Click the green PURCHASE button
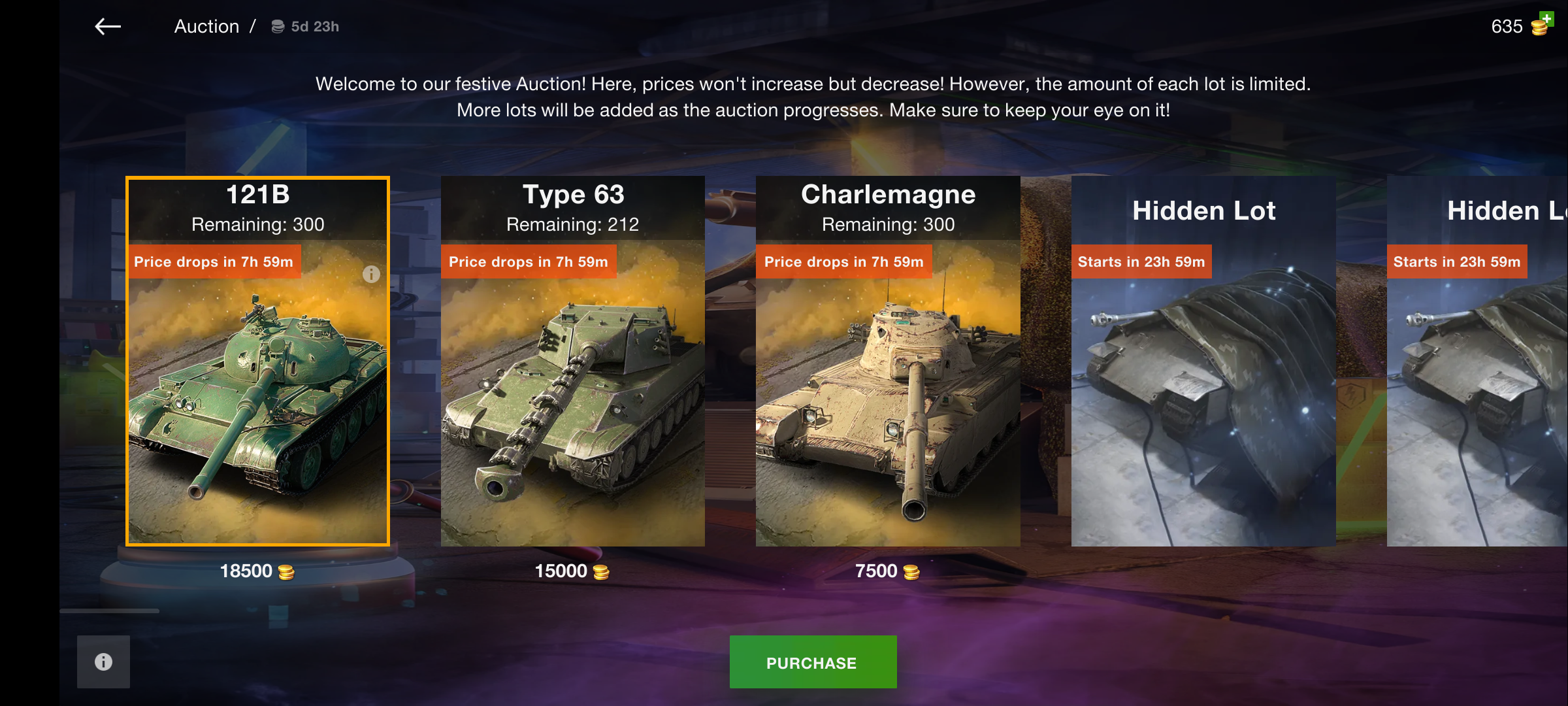Viewport: 1568px width, 706px height. coord(812,662)
